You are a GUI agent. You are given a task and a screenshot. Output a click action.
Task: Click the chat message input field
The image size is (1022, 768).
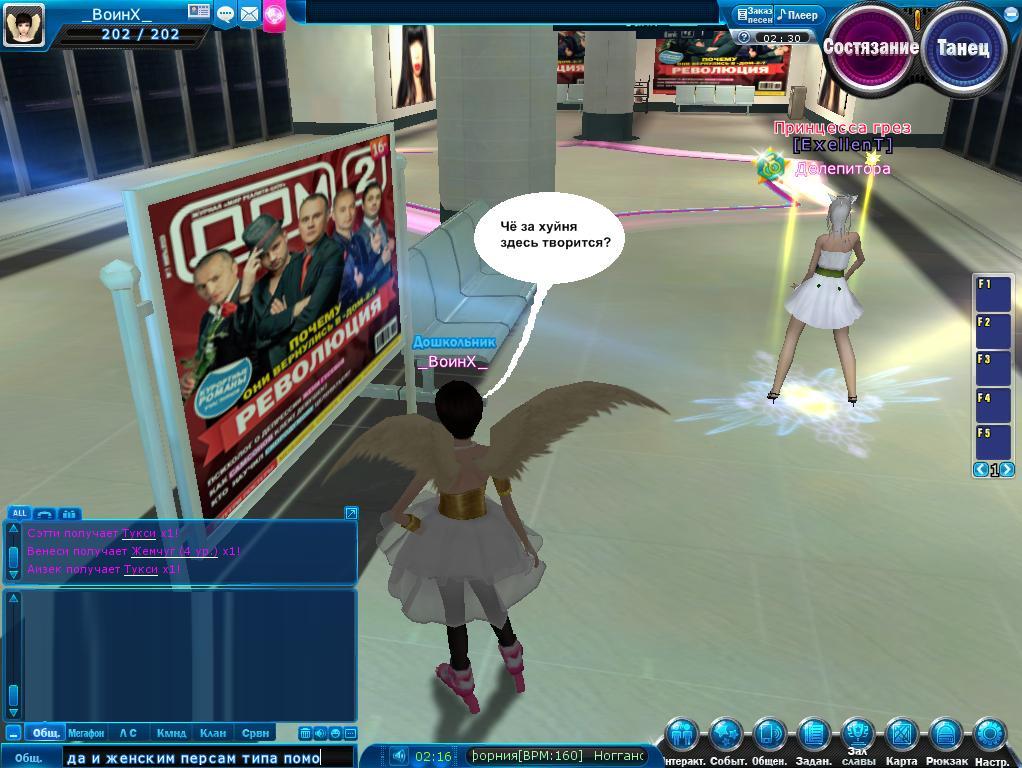(208, 758)
